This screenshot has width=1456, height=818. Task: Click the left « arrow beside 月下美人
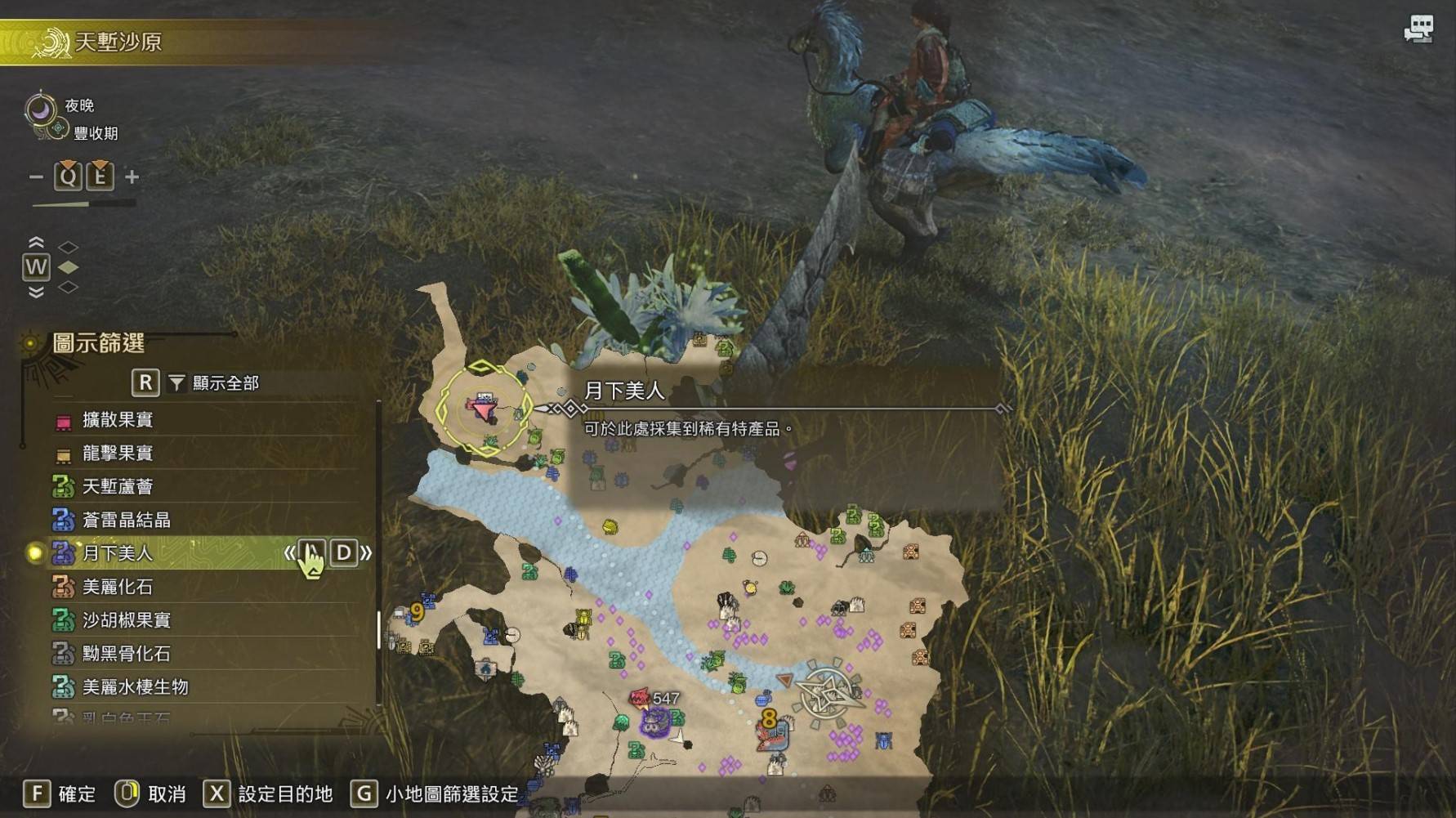click(291, 553)
